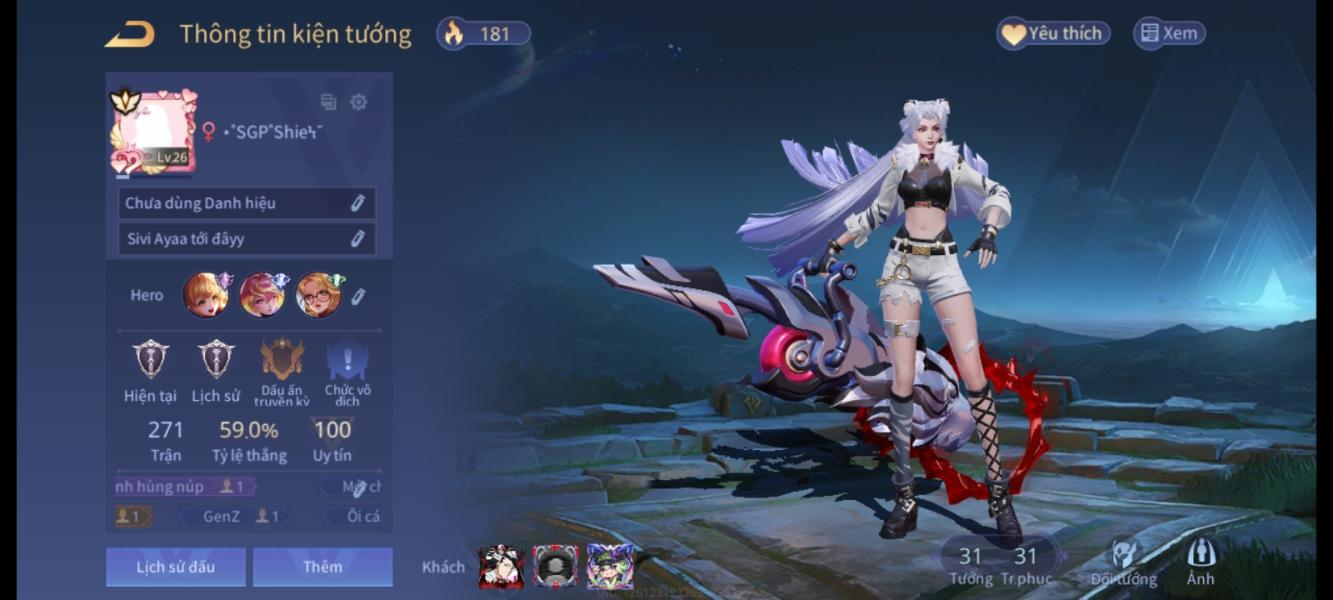The height and width of the screenshot is (600, 1333).
Task: Select the player avatar portrait
Action: click(x=153, y=131)
